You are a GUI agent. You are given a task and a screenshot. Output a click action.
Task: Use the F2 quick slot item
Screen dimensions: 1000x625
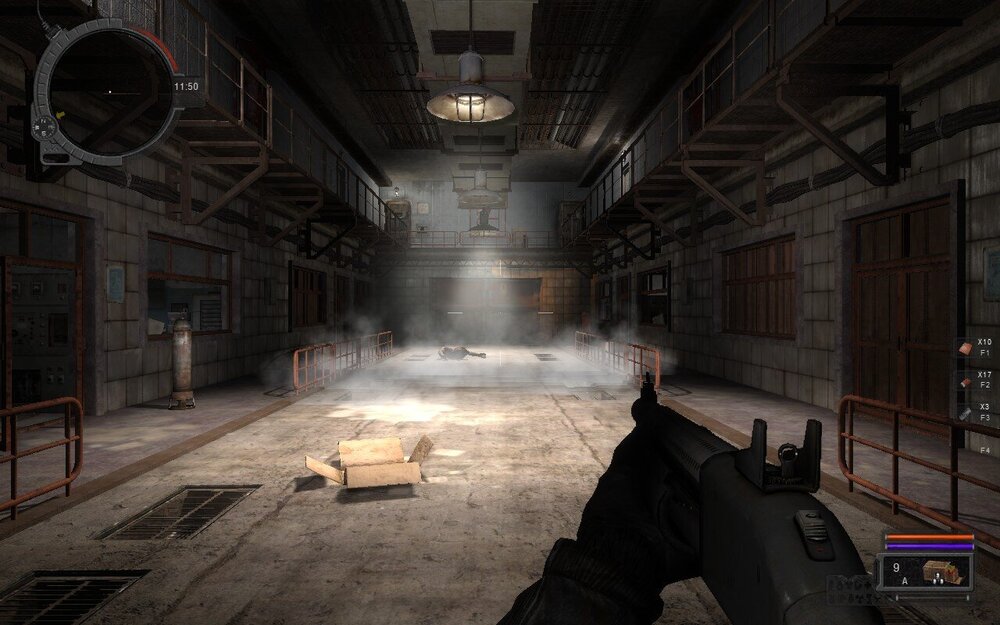pos(965,379)
